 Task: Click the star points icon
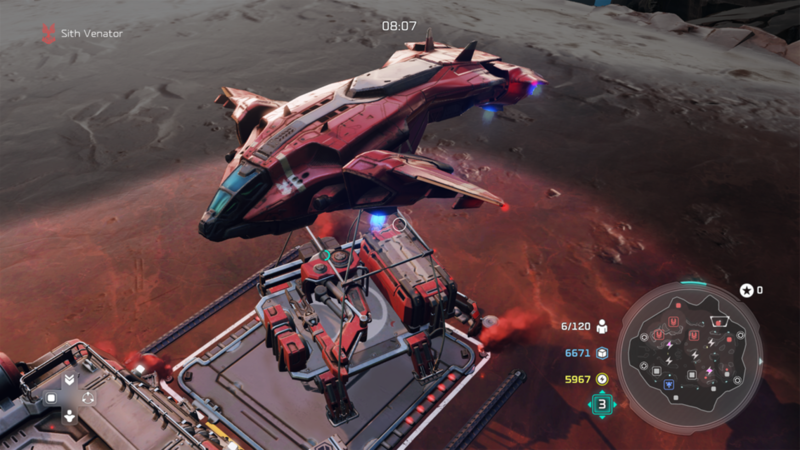pyautogui.click(x=746, y=290)
